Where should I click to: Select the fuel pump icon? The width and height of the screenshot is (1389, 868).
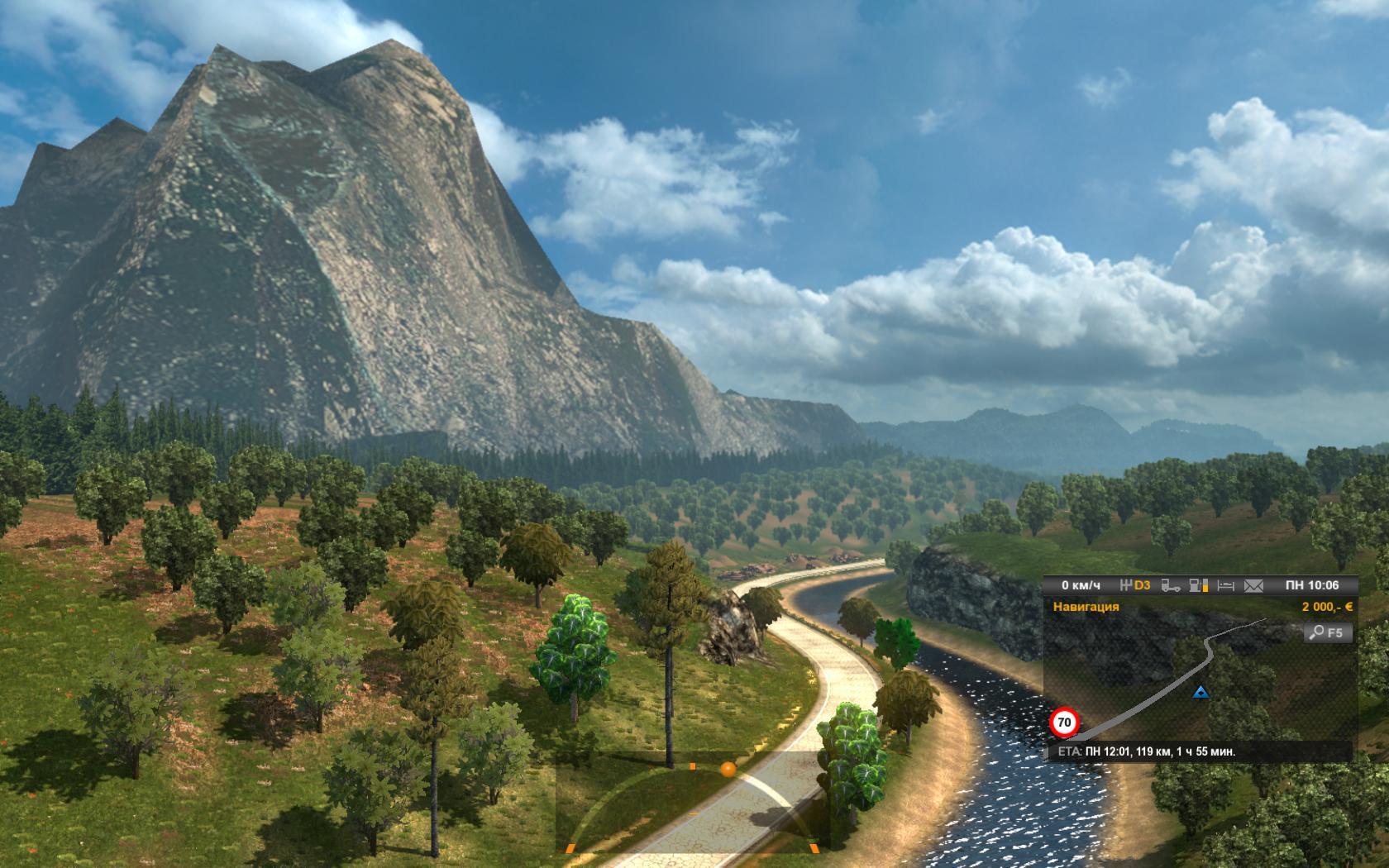(x=1198, y=585)
